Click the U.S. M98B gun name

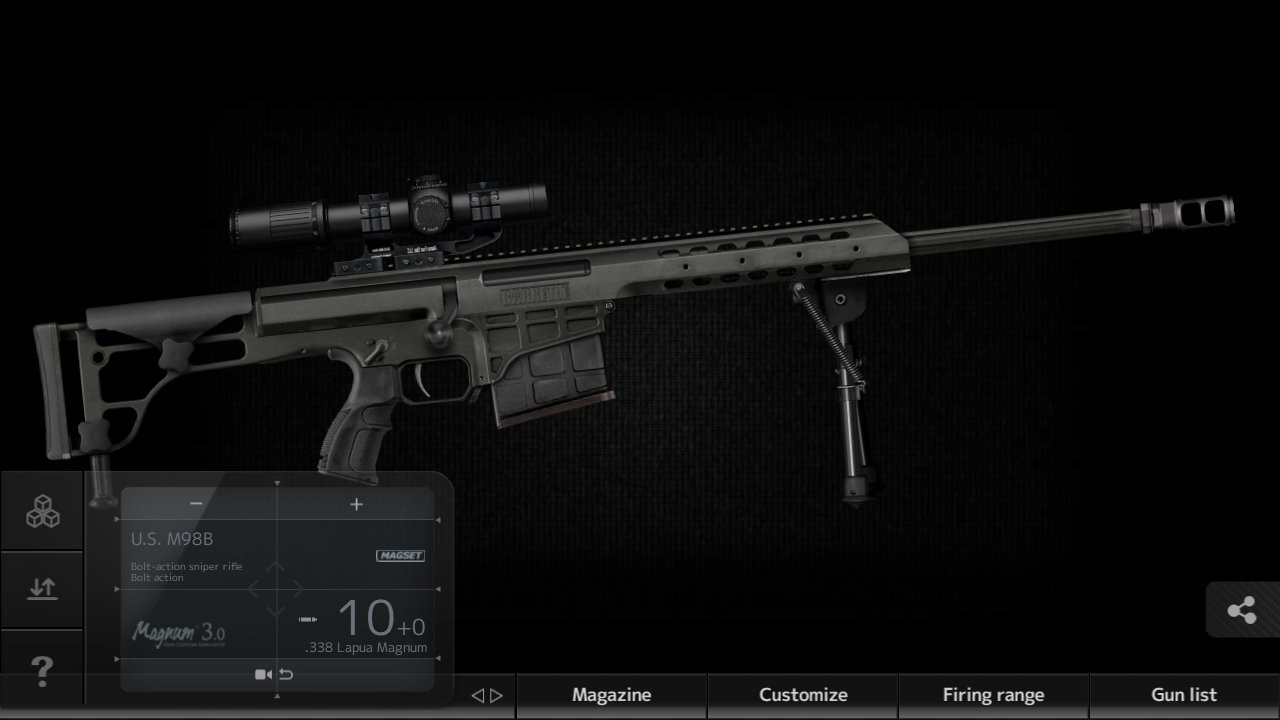(172, 538)
